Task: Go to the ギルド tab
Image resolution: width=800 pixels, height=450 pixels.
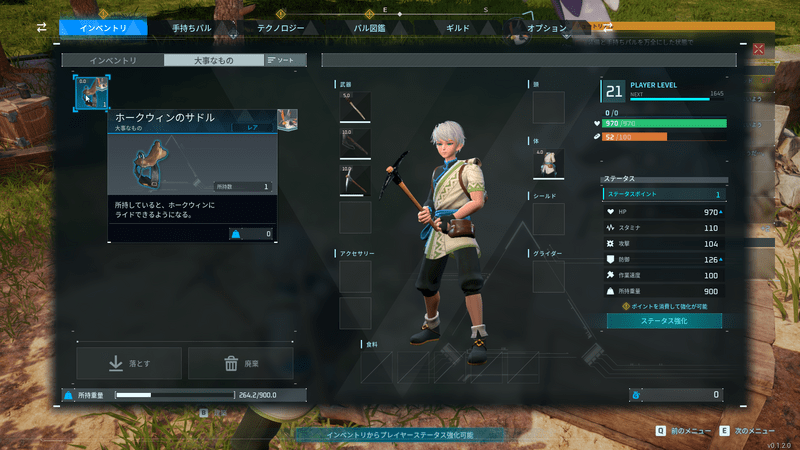Action: point(457,28)
